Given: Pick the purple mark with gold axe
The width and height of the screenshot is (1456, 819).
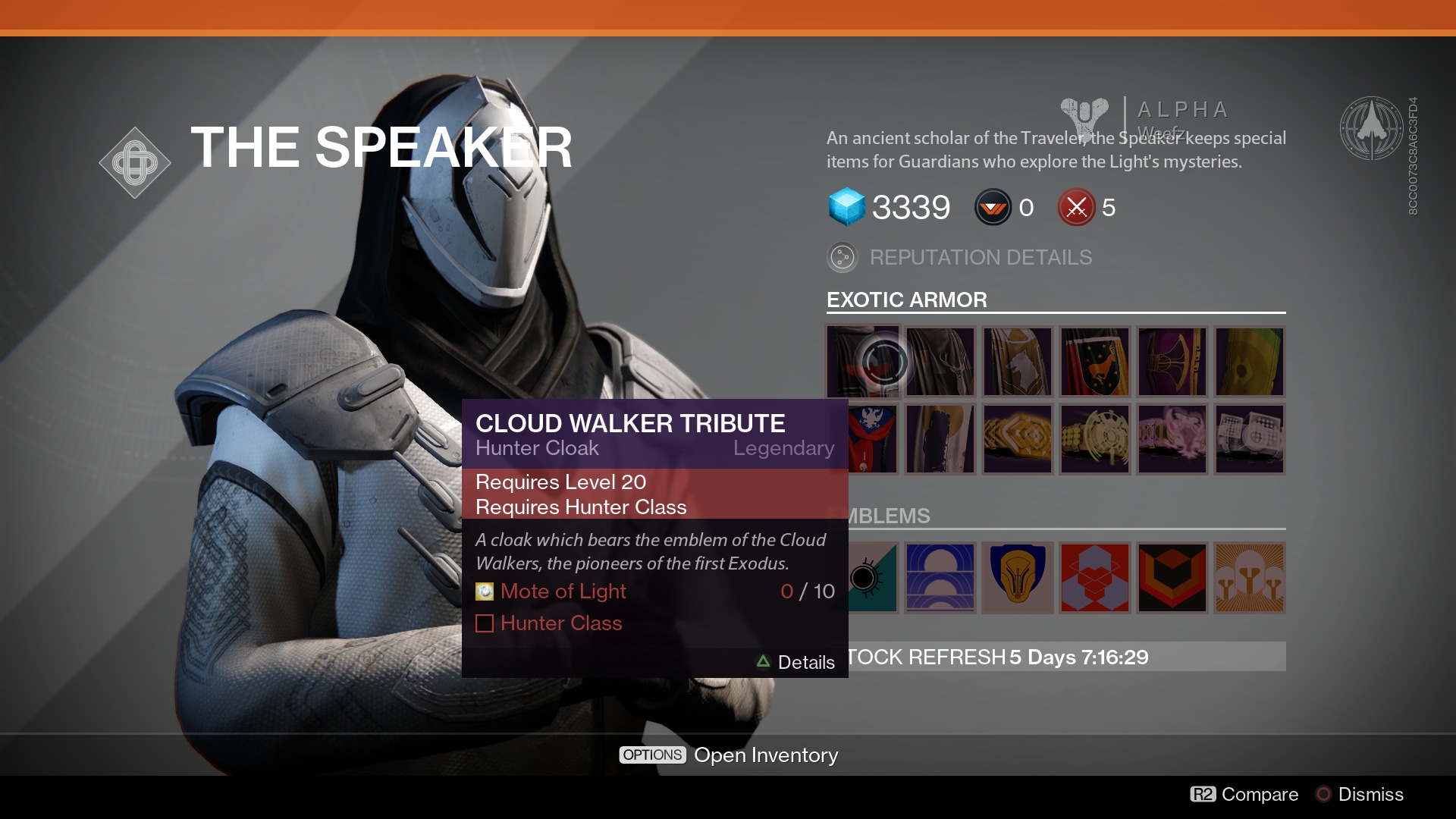Looking at the screenshot, I should pos(1172,362).
